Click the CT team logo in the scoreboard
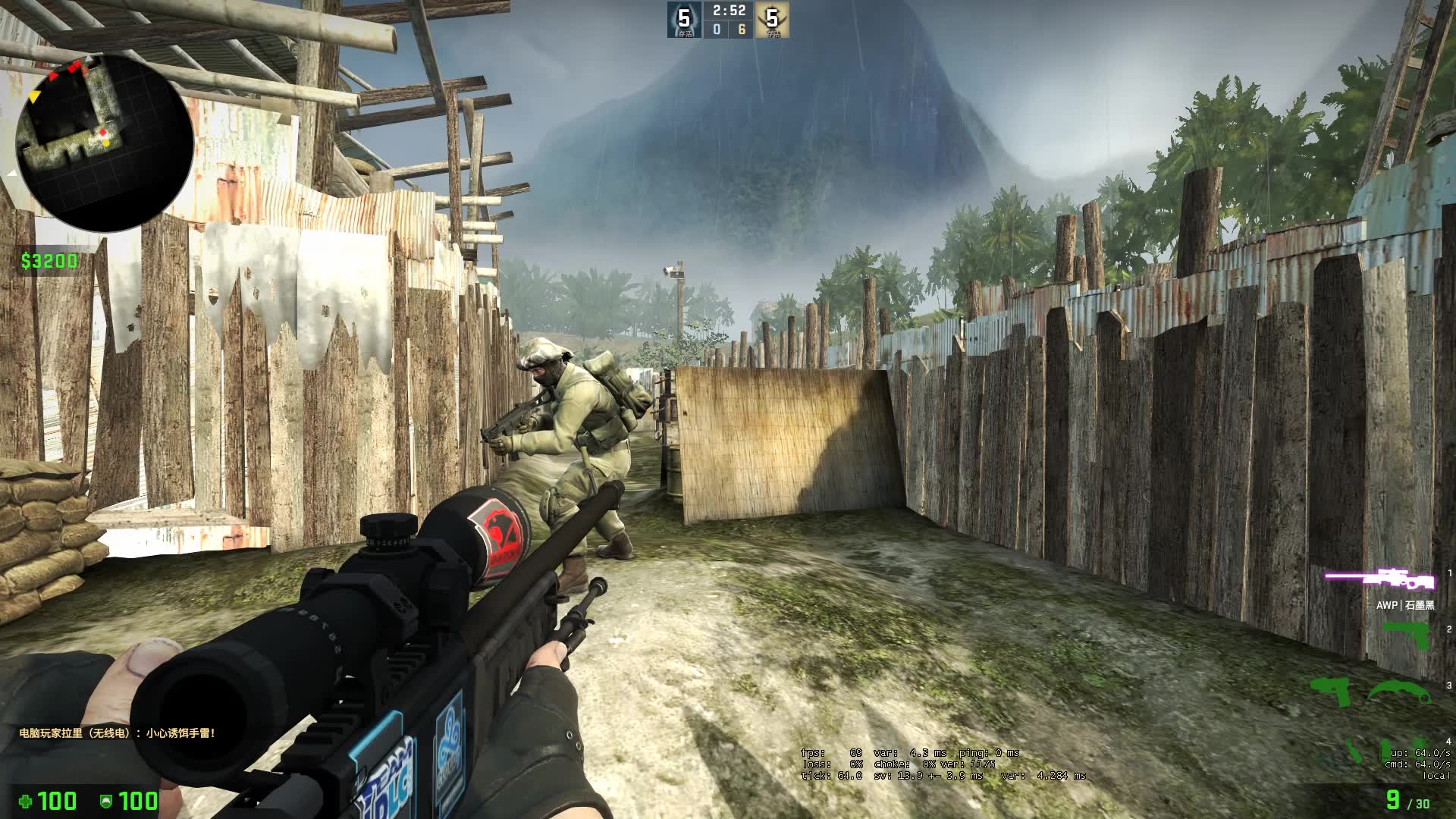 (683, 18)
